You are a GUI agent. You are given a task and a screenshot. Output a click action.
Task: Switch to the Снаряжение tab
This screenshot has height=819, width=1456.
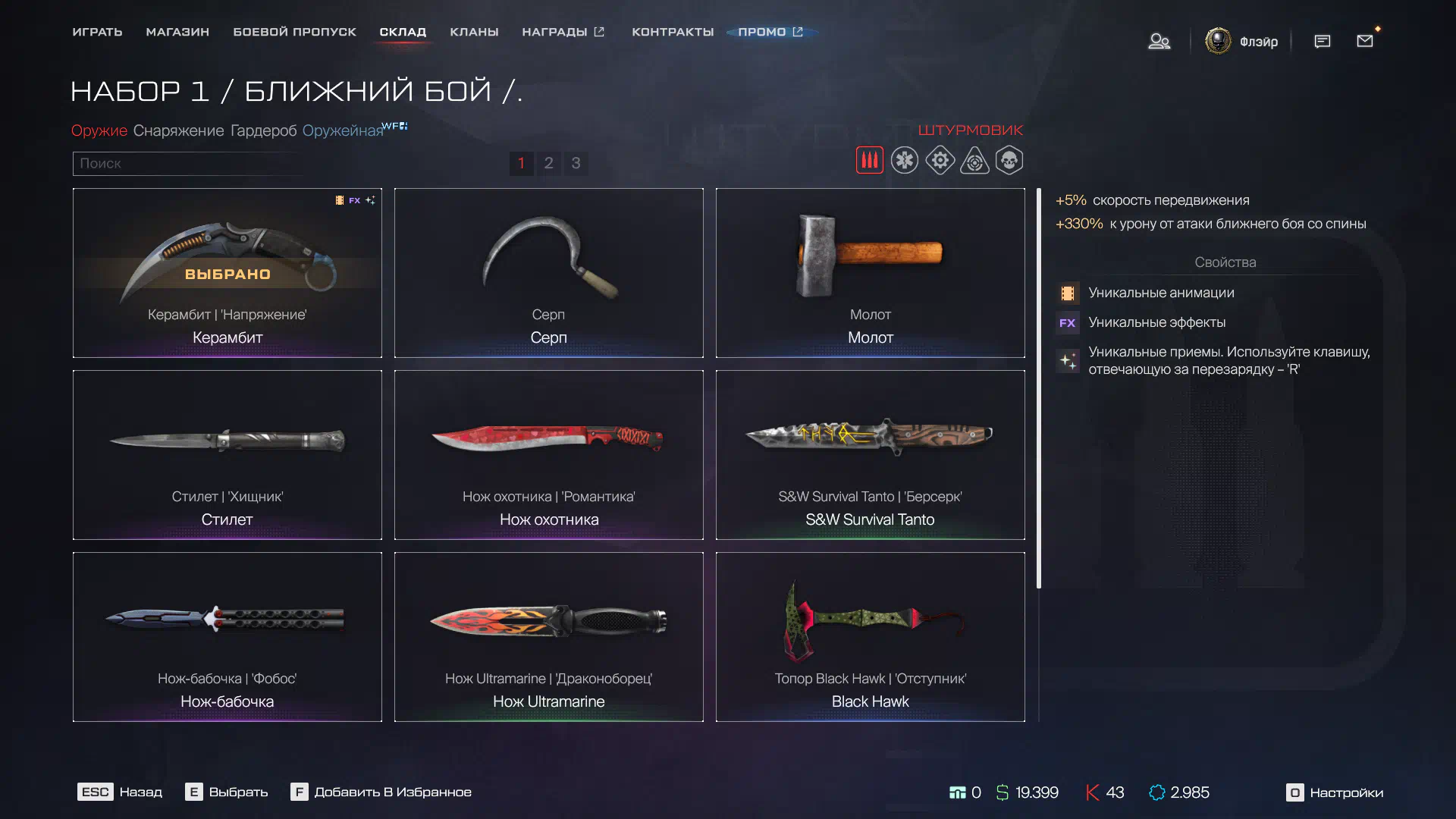pos(178,130)
